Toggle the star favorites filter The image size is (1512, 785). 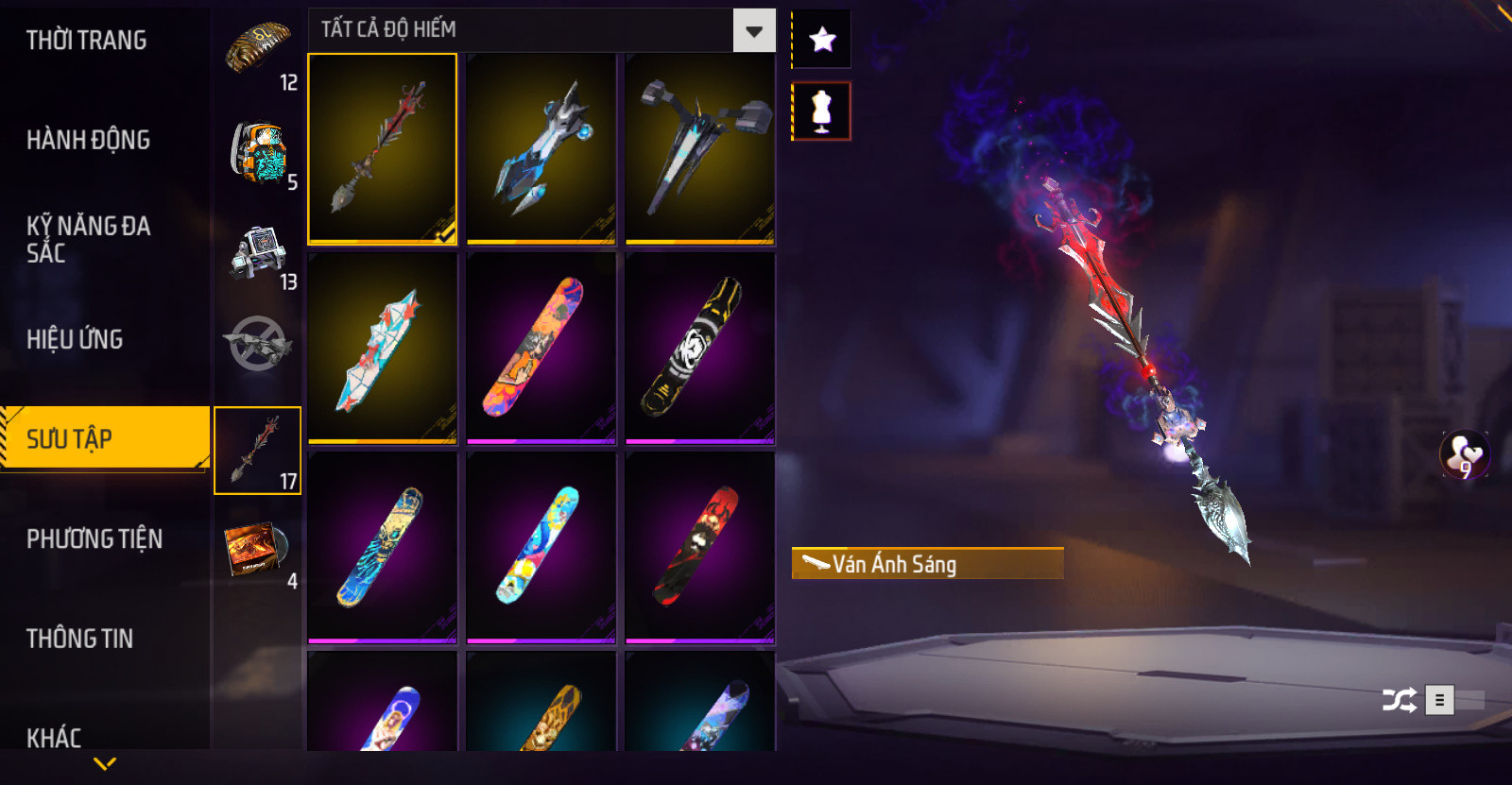tap(822, 40)
